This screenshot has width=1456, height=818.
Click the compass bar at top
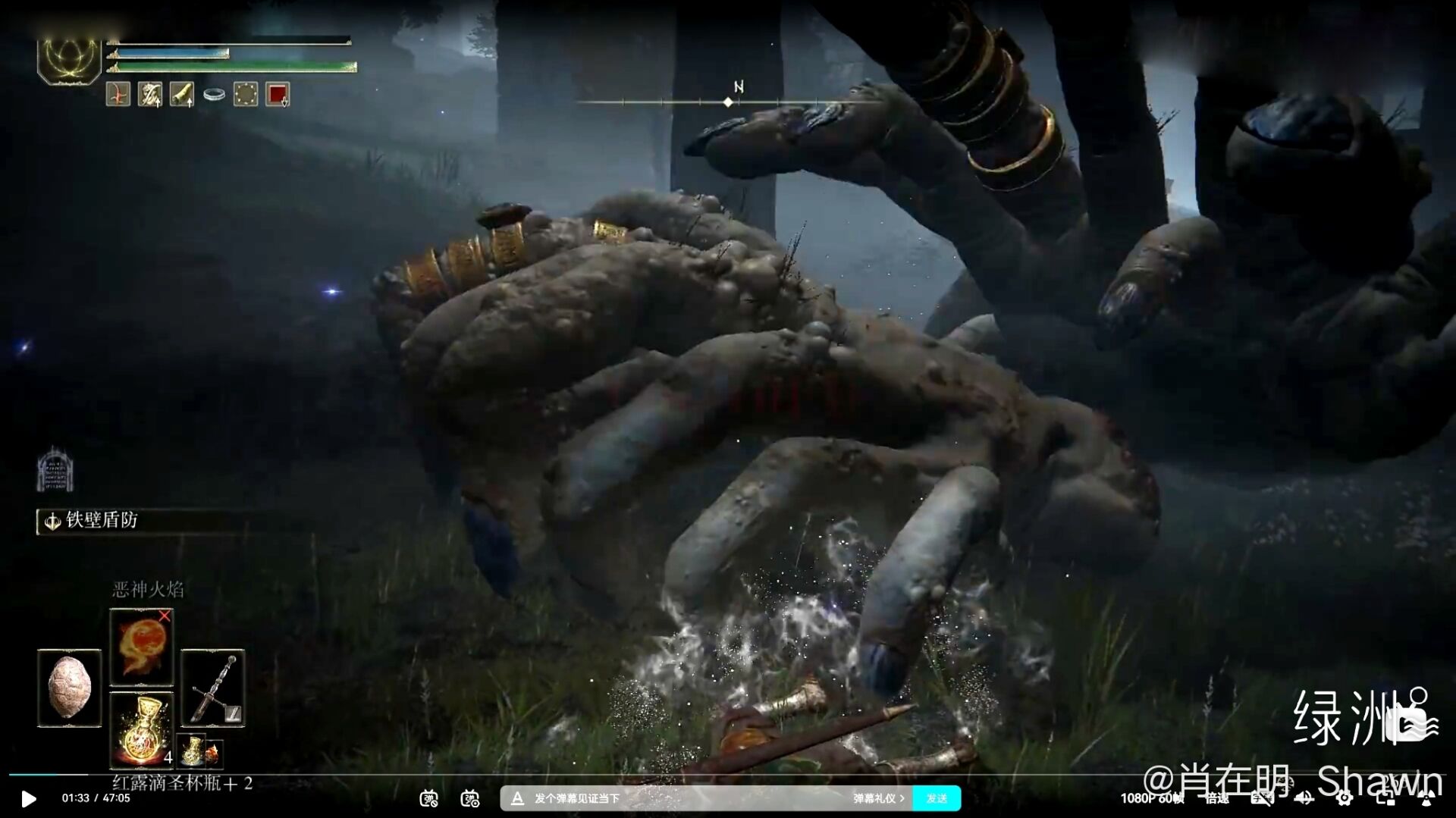pyautogui.click(x=728, y=102)
